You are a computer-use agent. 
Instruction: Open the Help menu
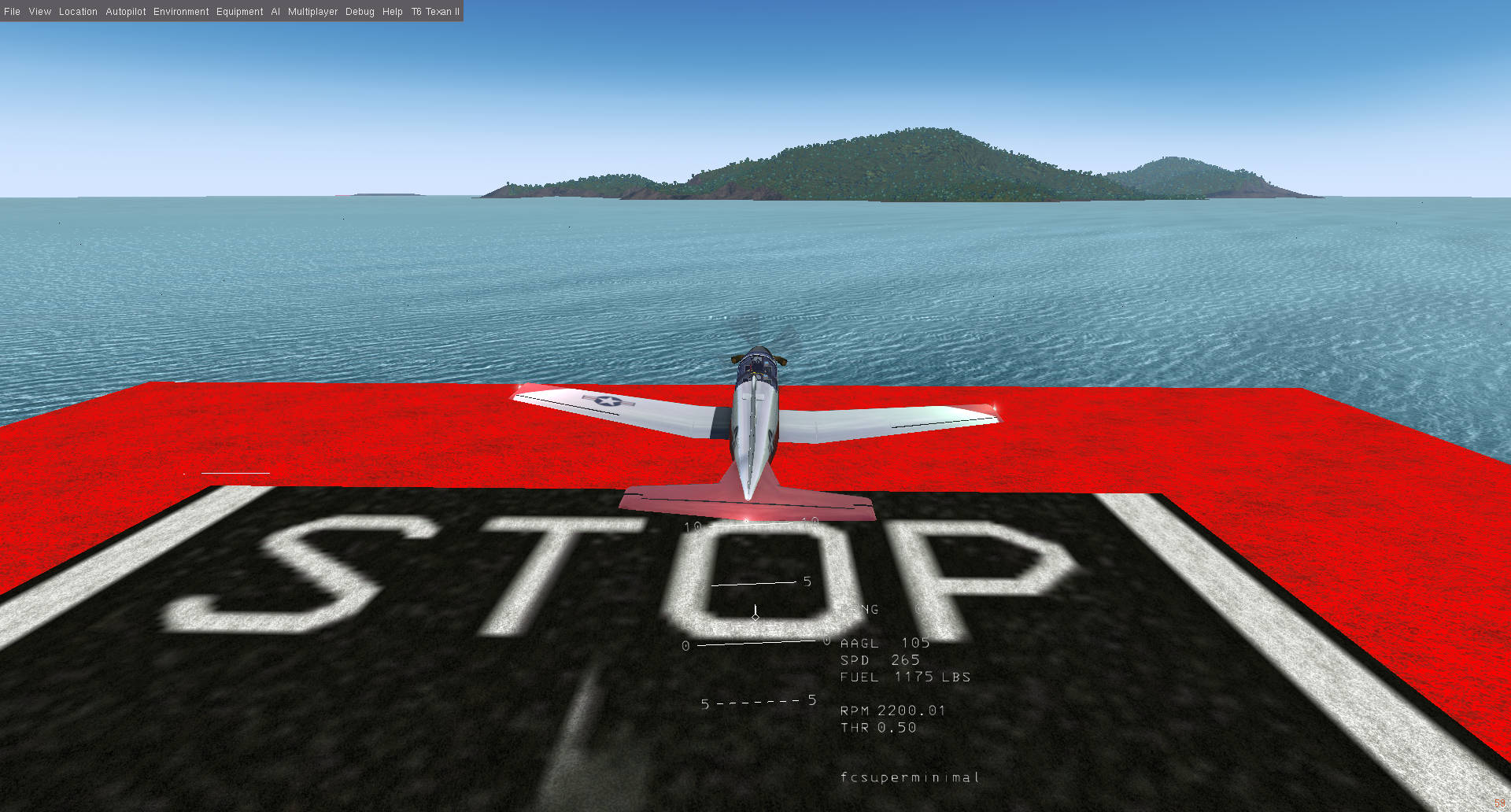click(392, 11)
